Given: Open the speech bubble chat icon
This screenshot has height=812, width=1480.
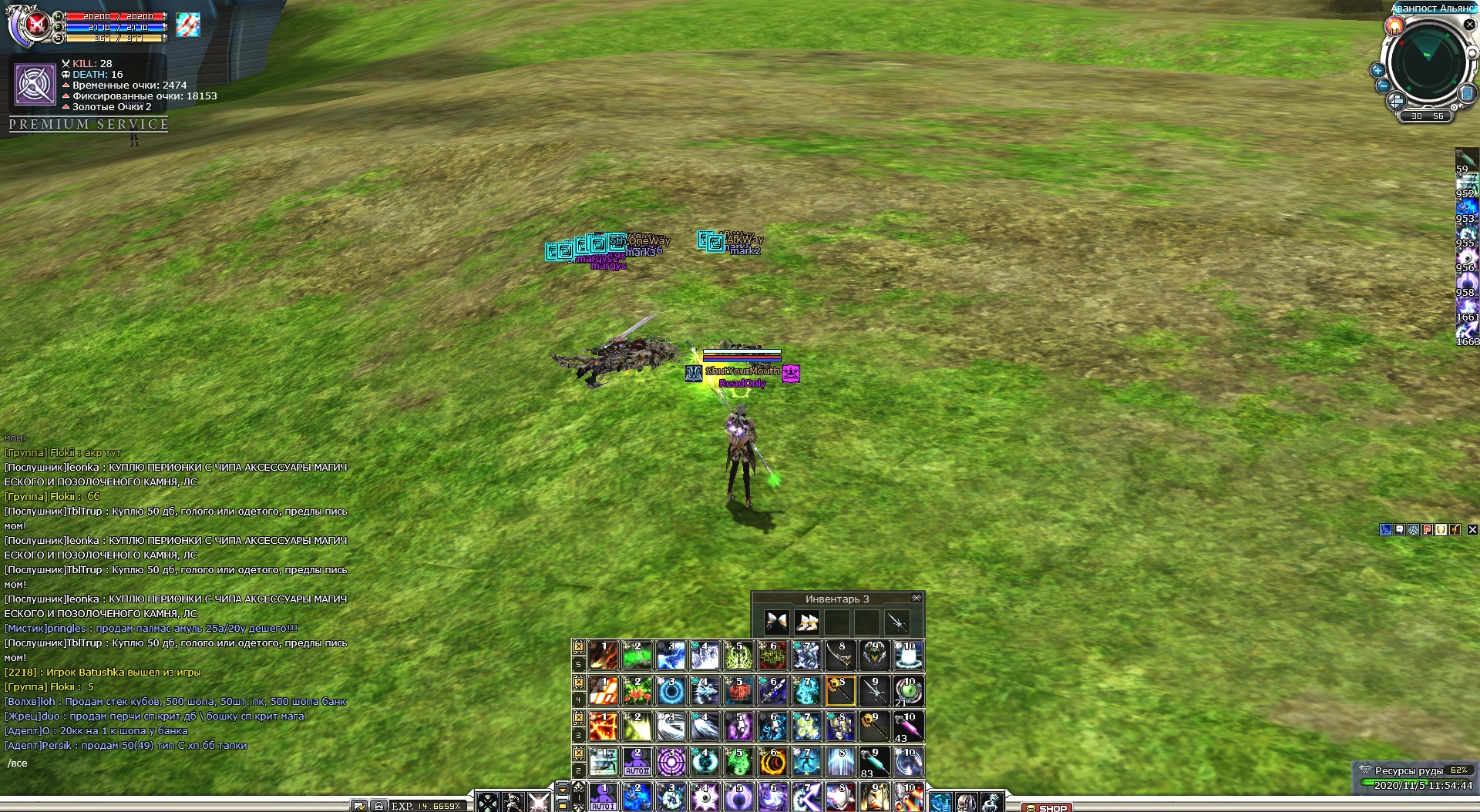Looking at the screenshot, I should (x=1399, y=529).
